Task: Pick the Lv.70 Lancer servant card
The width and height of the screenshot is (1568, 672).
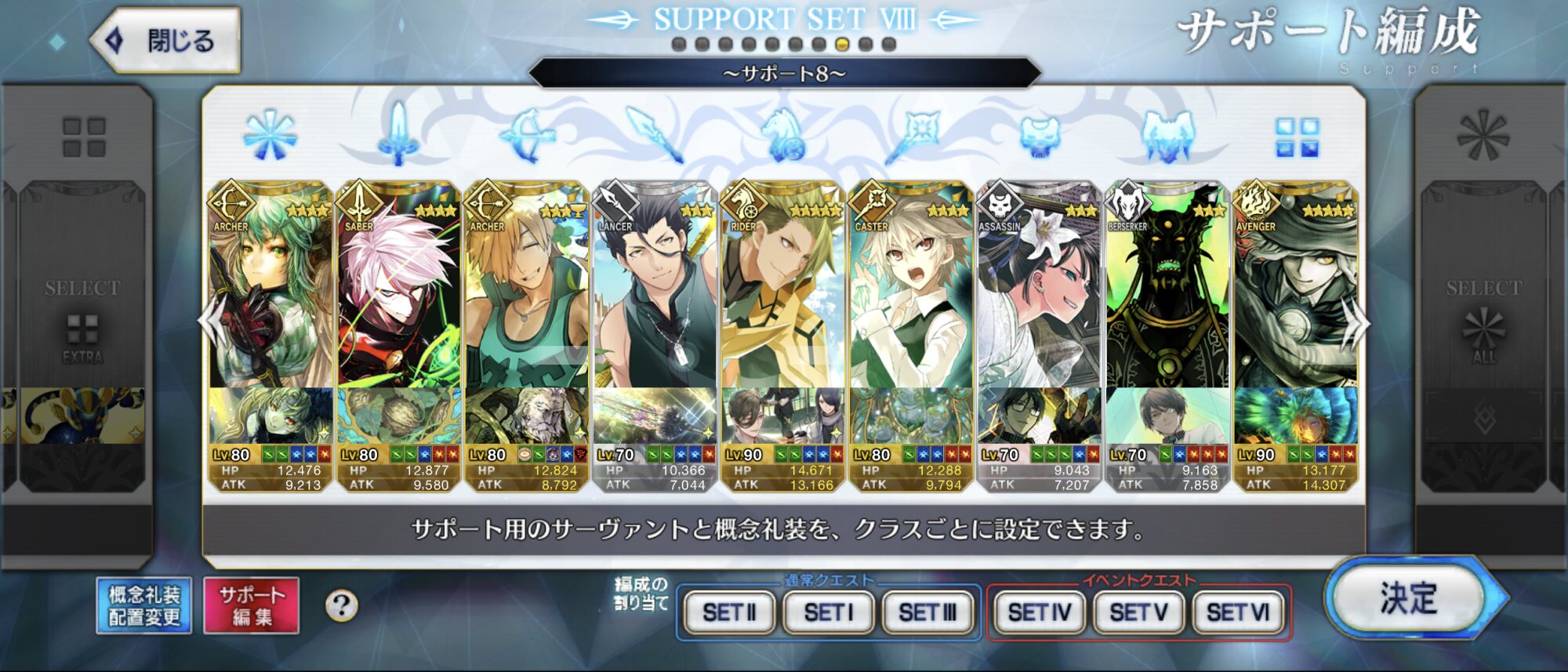Action: 655,314
